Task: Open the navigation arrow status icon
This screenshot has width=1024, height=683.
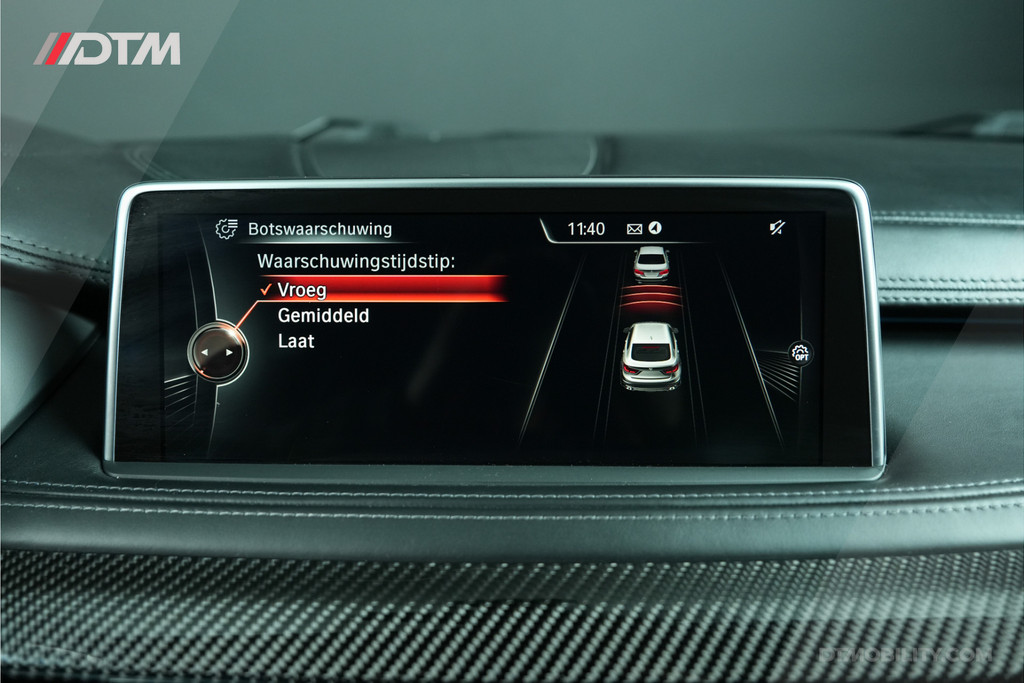Action: 654,229
